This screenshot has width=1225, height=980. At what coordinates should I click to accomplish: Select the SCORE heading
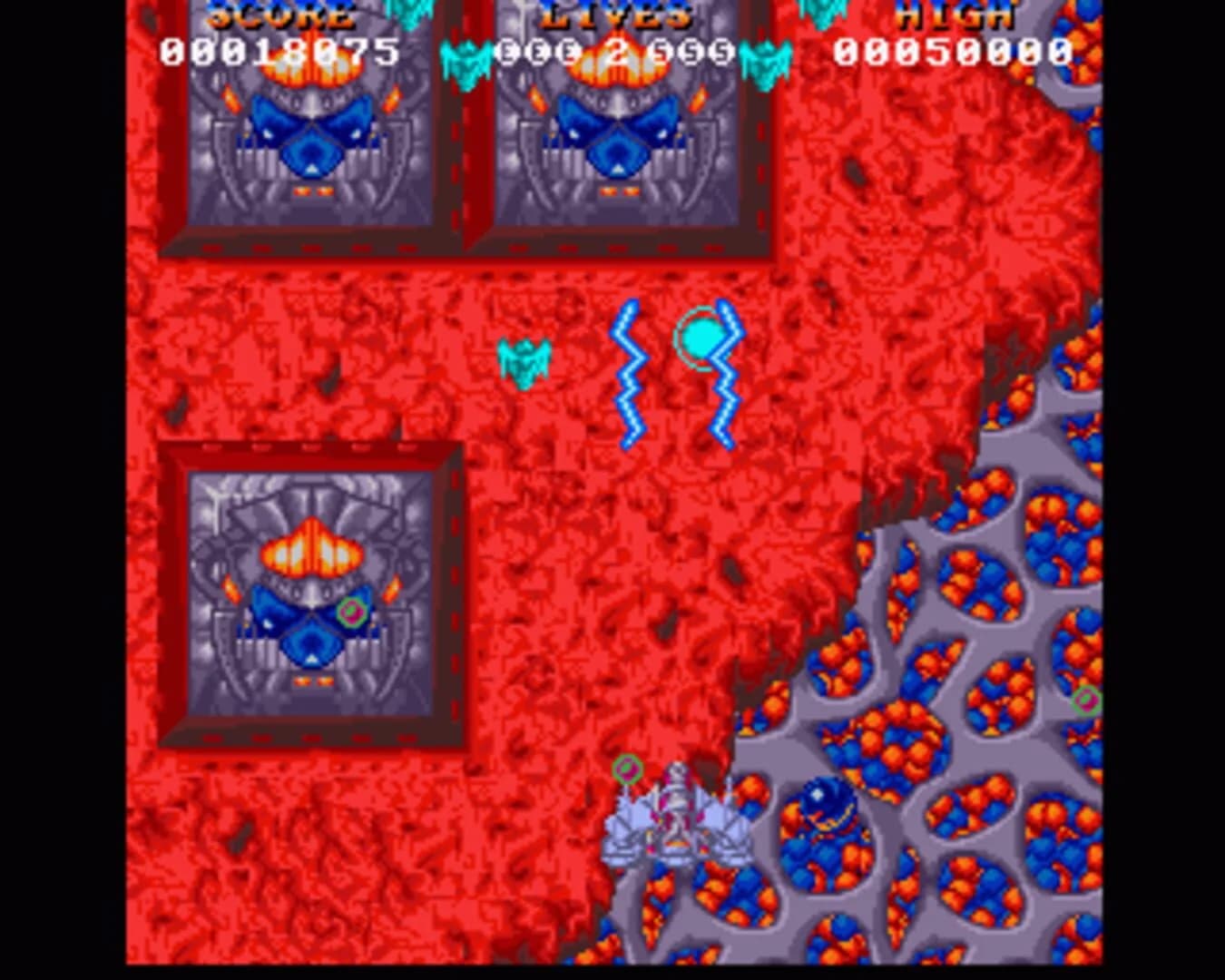tap(281, 13)
